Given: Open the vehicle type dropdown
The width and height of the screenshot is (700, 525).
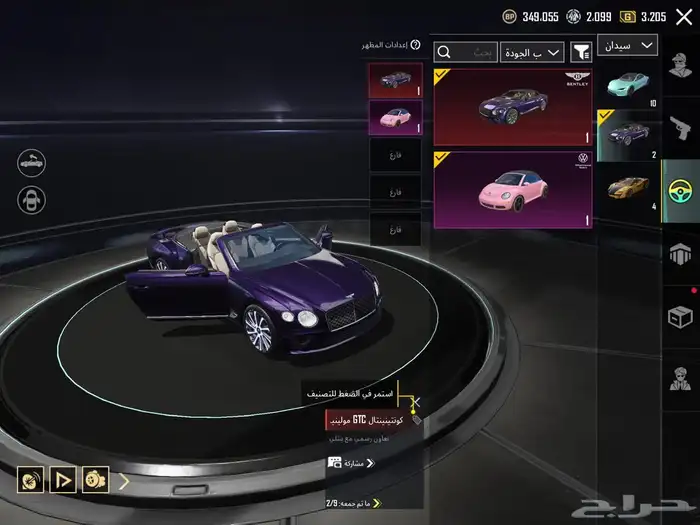Looking at the screenshot, I should 627,46.
